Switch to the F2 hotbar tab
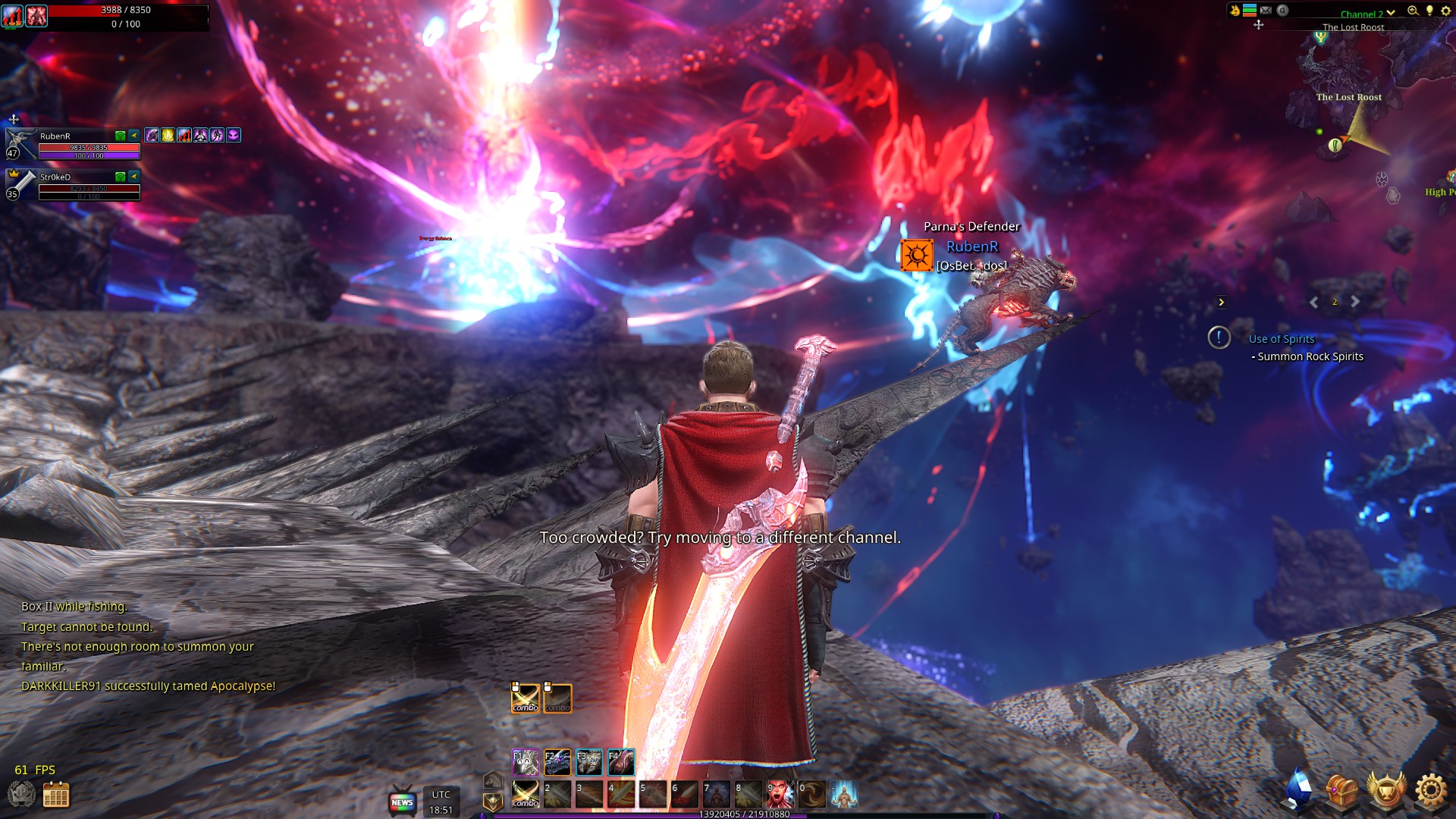Viewport: 1456px width, 819px height. point(558,762)
